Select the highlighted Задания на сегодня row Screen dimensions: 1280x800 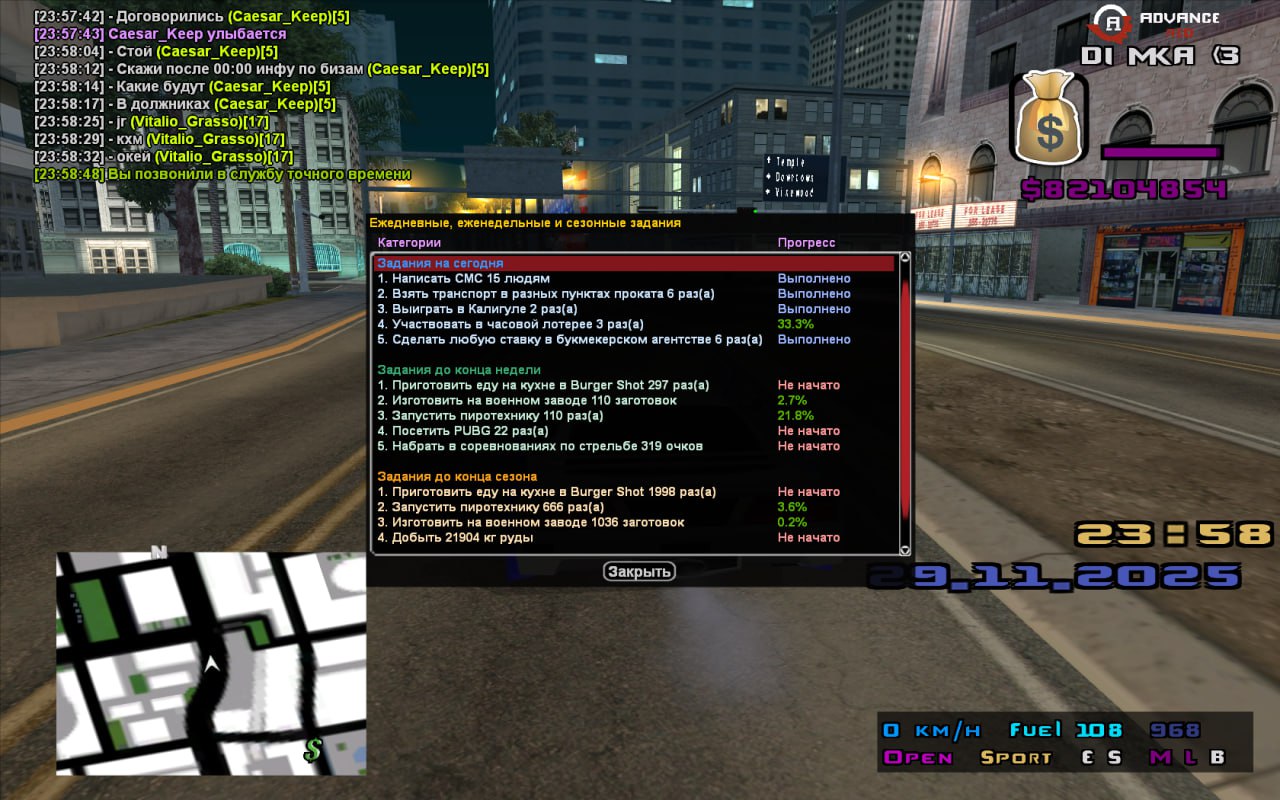[x=634, y=263]
